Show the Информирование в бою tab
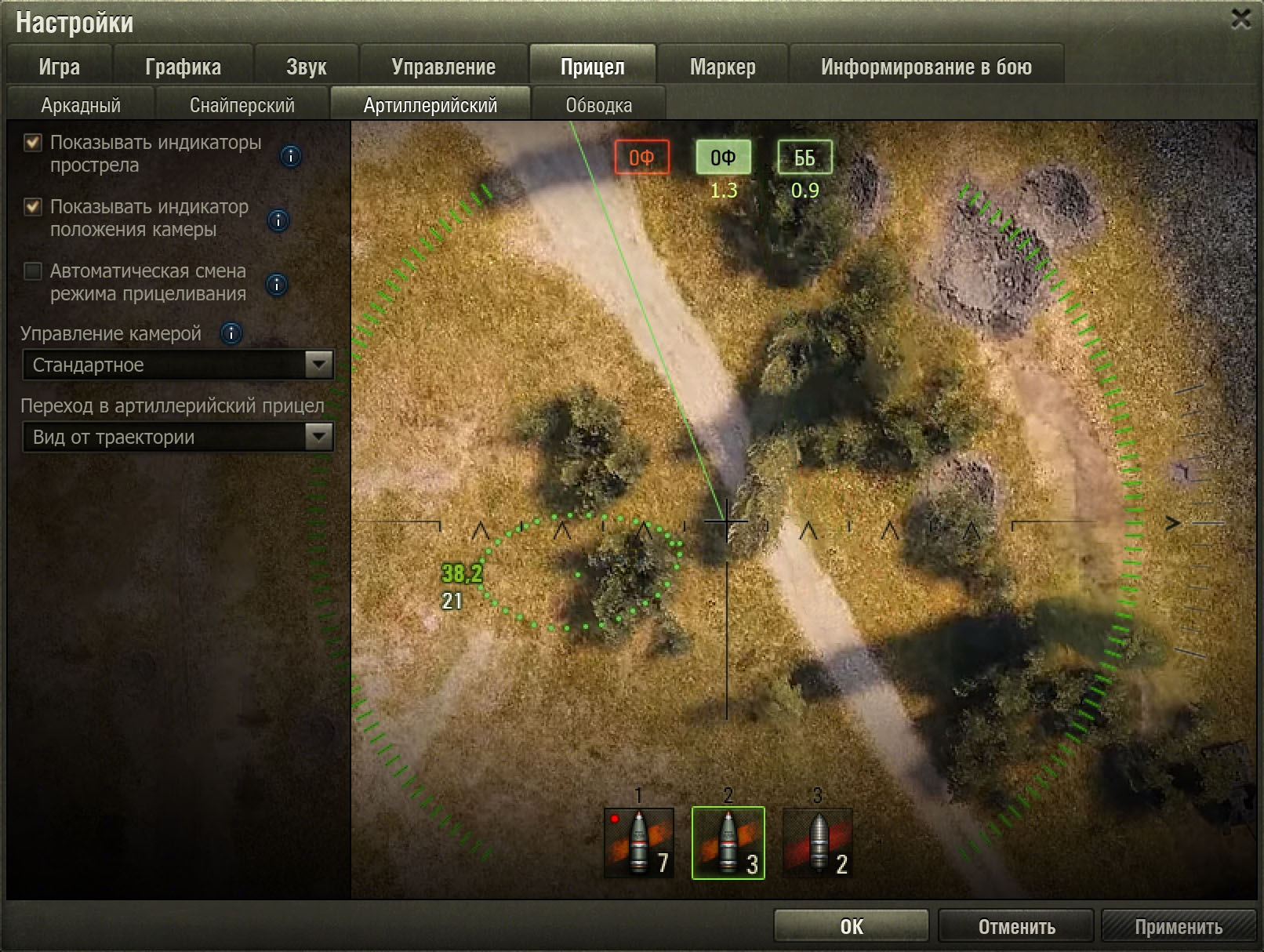This screenshot has width=1264, height=952. click(x=926, y=67)
